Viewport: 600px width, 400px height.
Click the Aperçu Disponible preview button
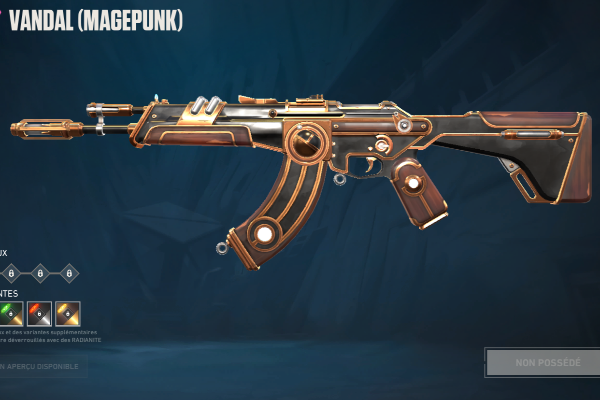[40, 366]
